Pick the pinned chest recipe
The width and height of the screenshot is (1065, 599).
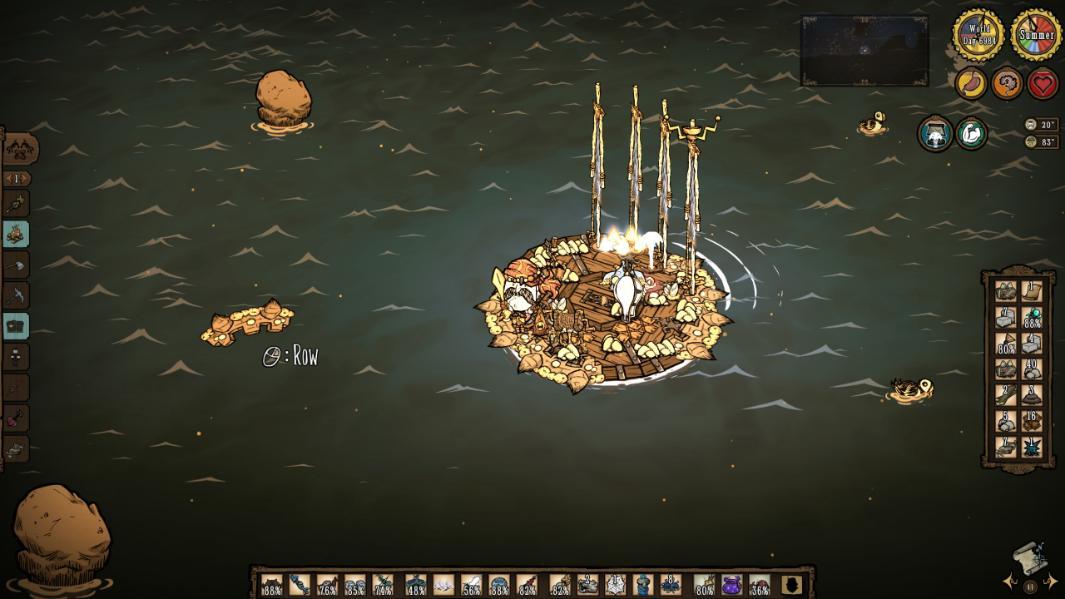click(x=16, y=326)
